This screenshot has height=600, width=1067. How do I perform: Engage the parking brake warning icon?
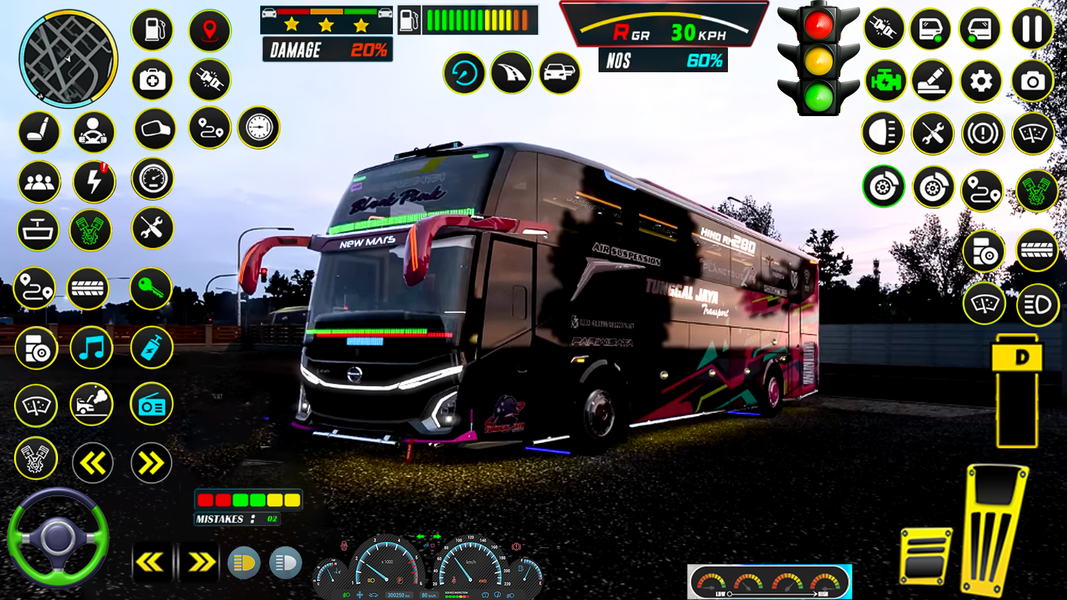(982, 133)
